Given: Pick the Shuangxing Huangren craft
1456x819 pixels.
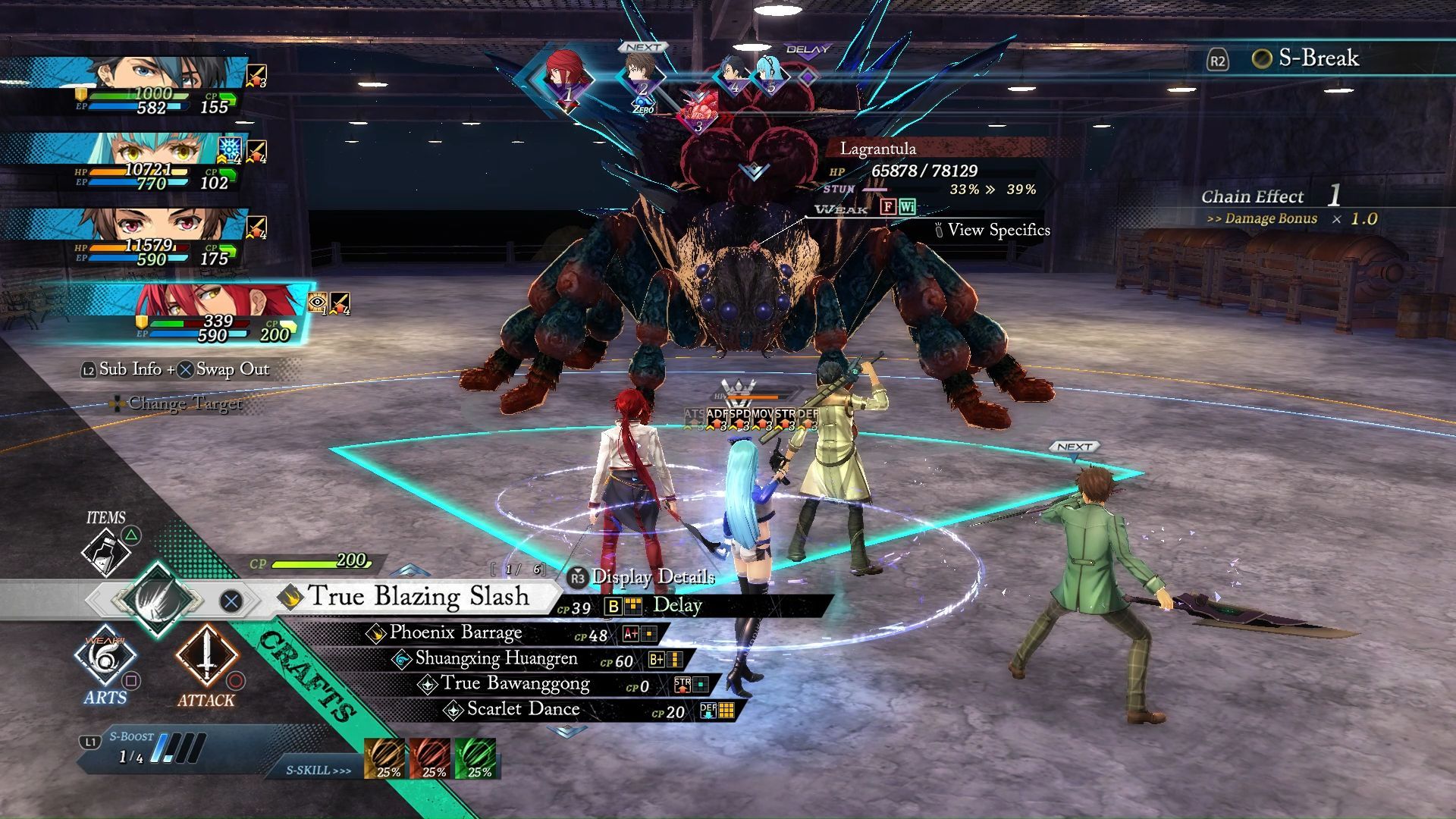Looking at the screenshot, I should 496,659.
